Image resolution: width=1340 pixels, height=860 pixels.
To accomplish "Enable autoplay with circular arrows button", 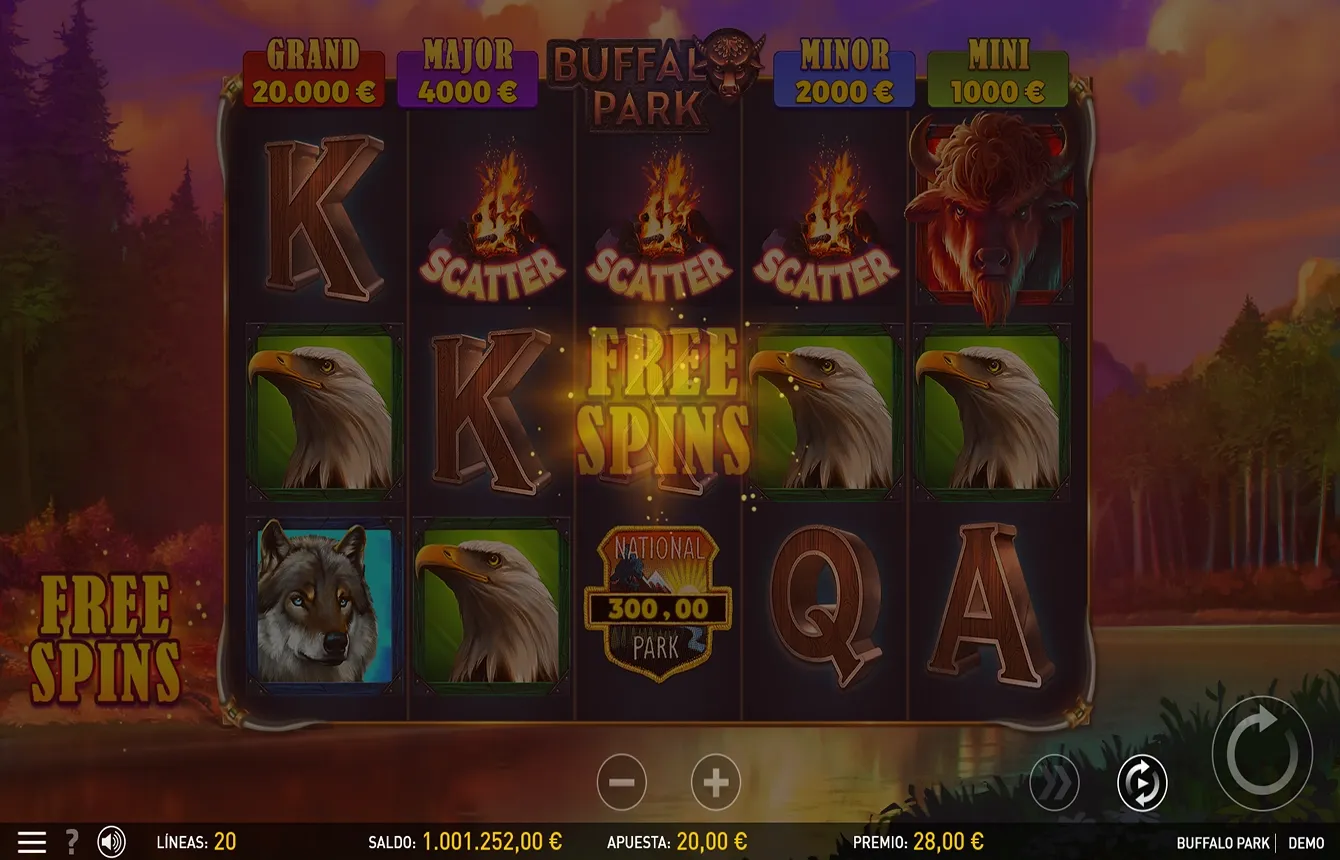I will pos(1141,783).
